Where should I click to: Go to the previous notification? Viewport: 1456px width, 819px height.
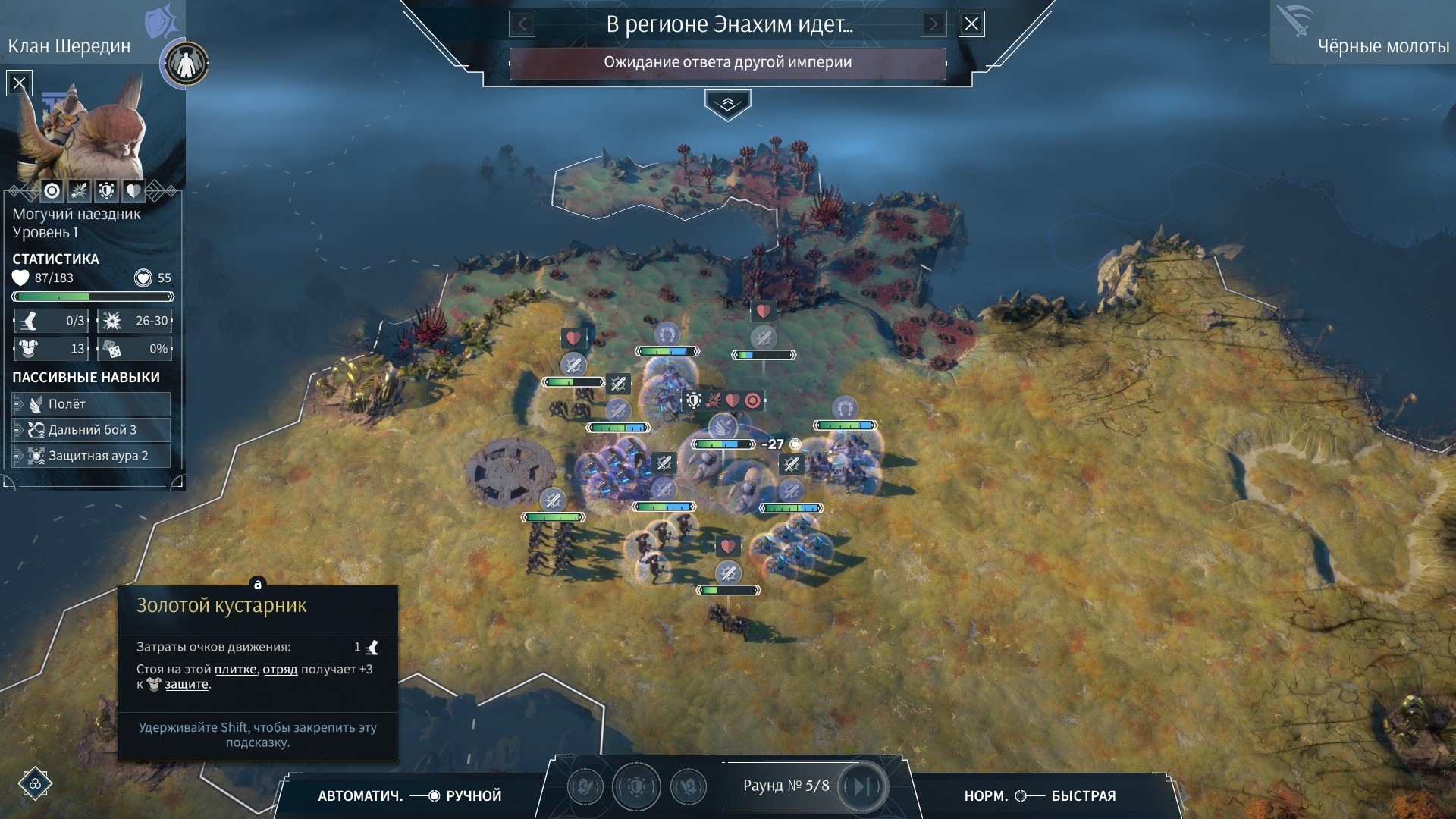point(522,24)
